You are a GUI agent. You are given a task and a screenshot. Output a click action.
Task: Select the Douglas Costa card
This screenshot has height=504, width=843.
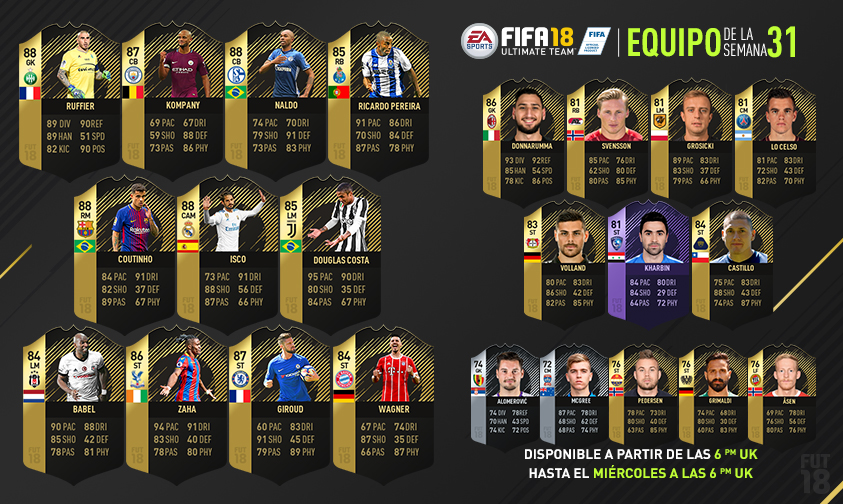329,255
